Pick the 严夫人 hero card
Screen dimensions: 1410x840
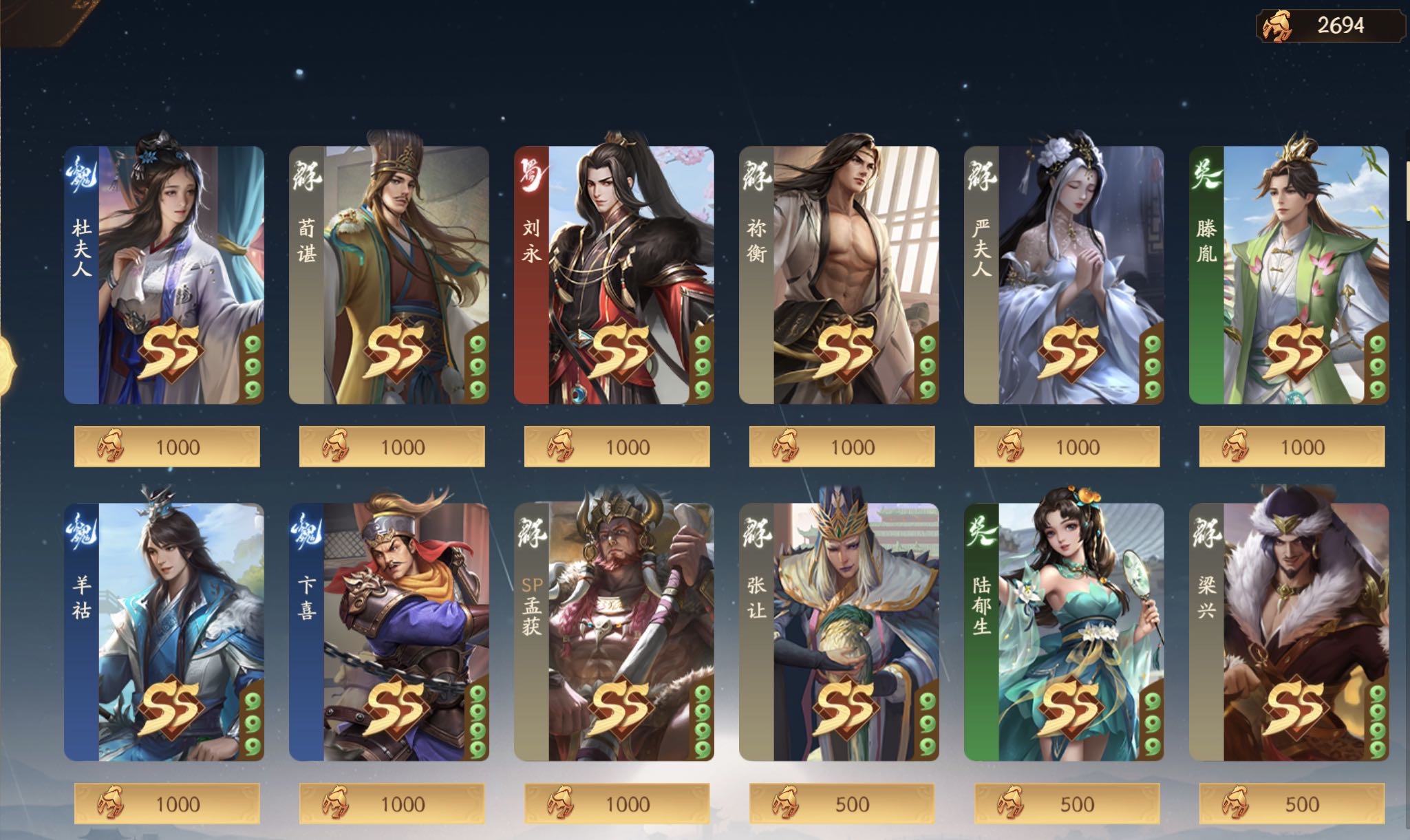tap(1064, 274)
